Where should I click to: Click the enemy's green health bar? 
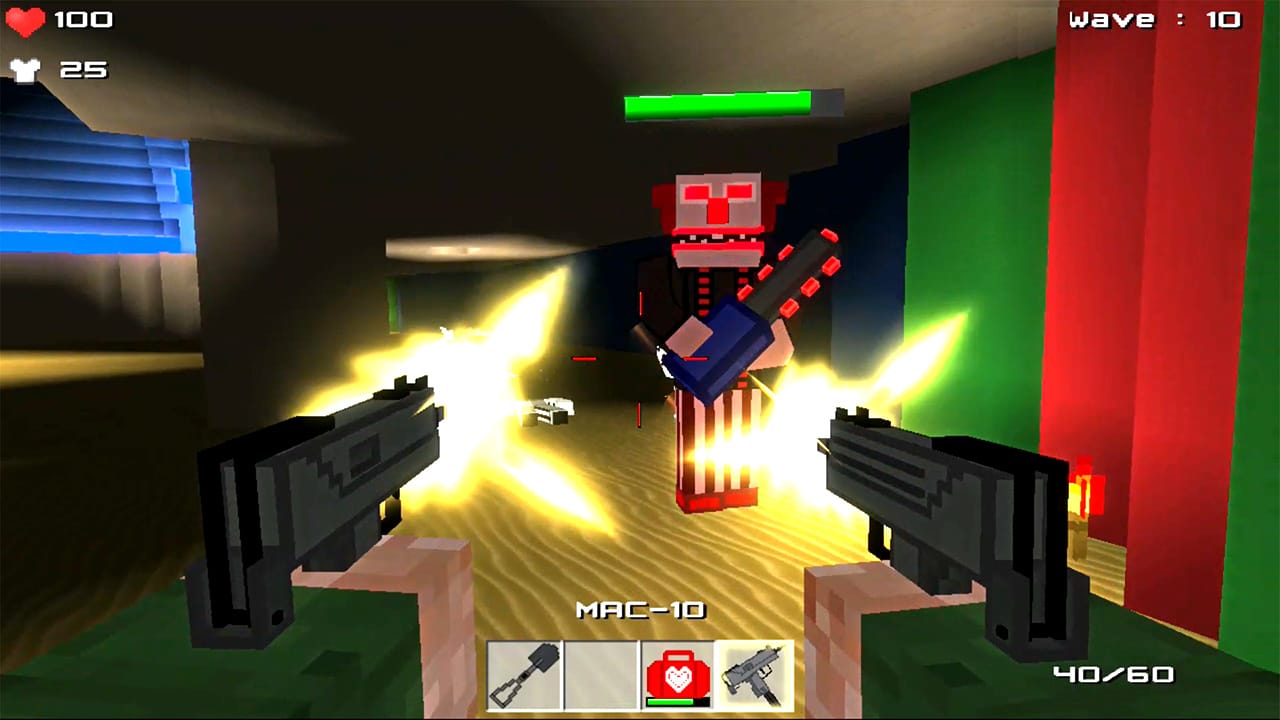(x=718, y=102)
